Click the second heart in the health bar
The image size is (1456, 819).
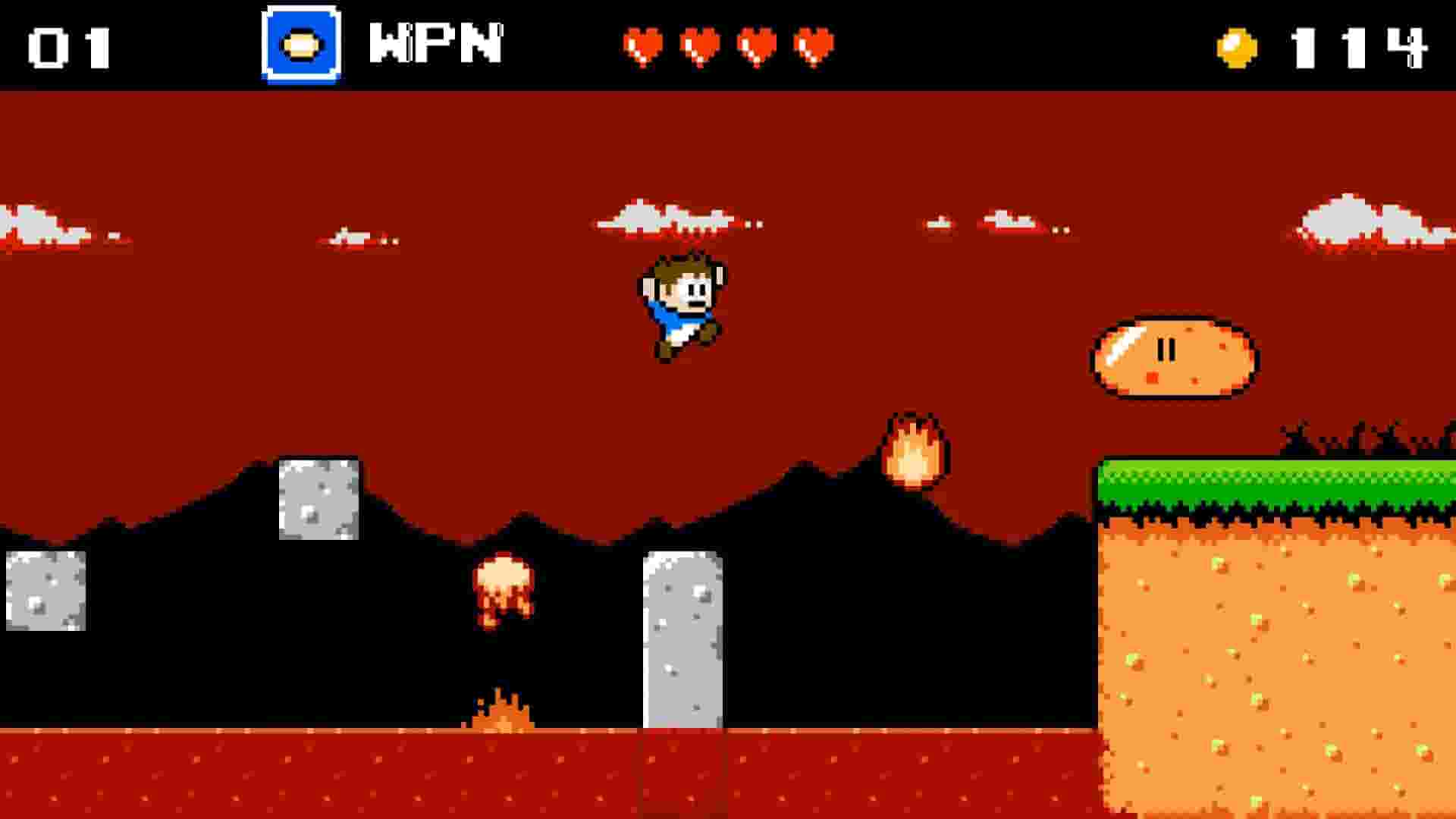(x=700, y=47)
